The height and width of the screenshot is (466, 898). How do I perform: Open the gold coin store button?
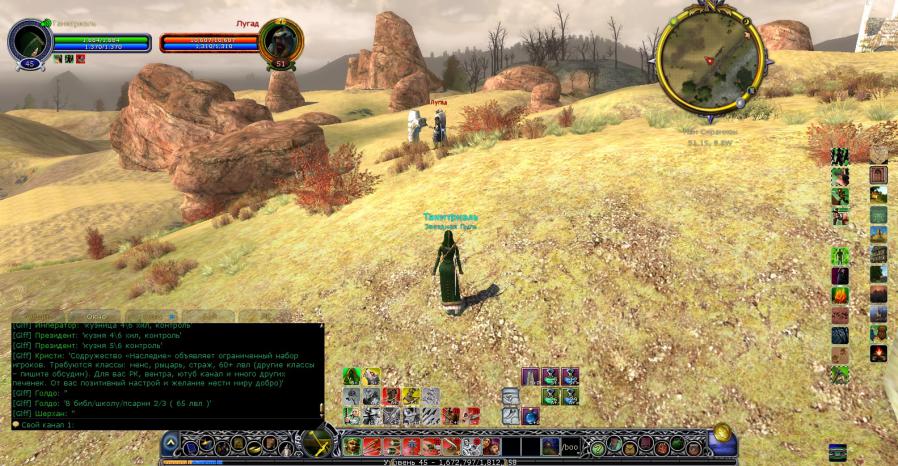[x=722, y=435]
